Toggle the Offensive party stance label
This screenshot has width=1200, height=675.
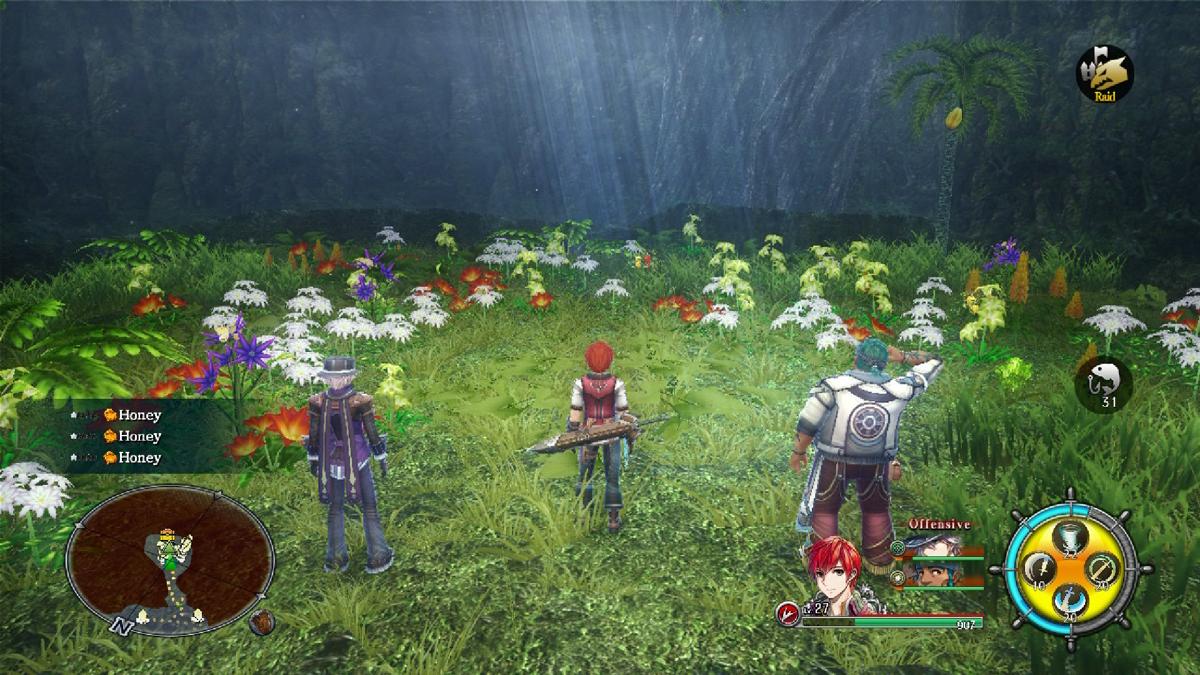point(939,524)
